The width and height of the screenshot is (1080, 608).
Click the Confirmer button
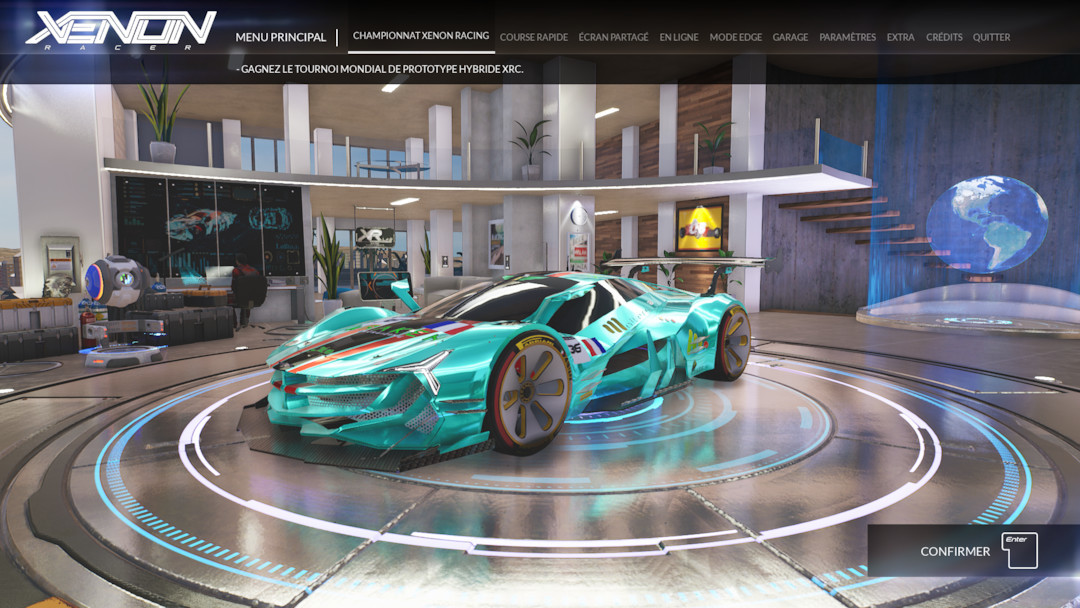[x=975, y=551]
